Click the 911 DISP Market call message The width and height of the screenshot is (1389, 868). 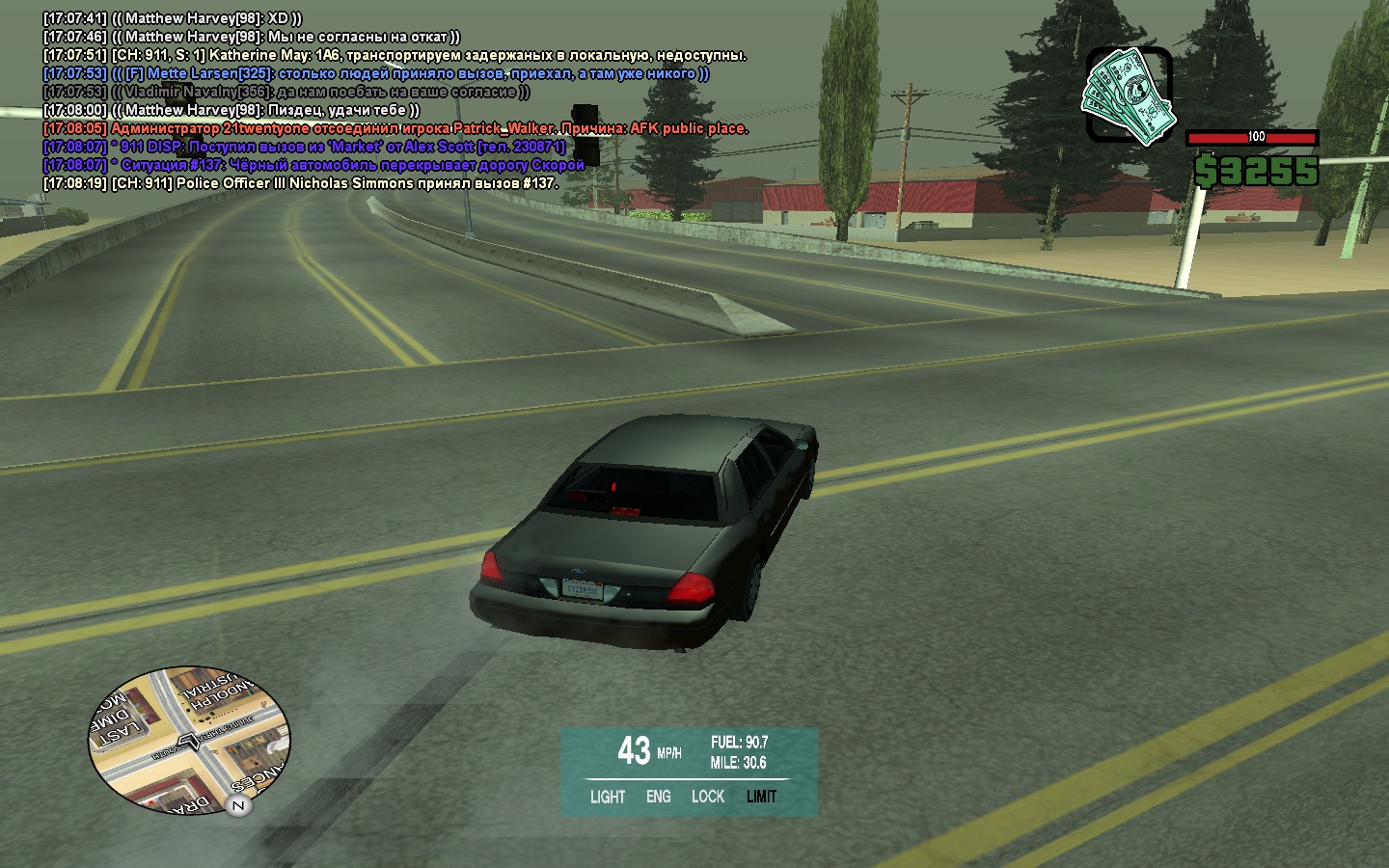tap(305, 147)
